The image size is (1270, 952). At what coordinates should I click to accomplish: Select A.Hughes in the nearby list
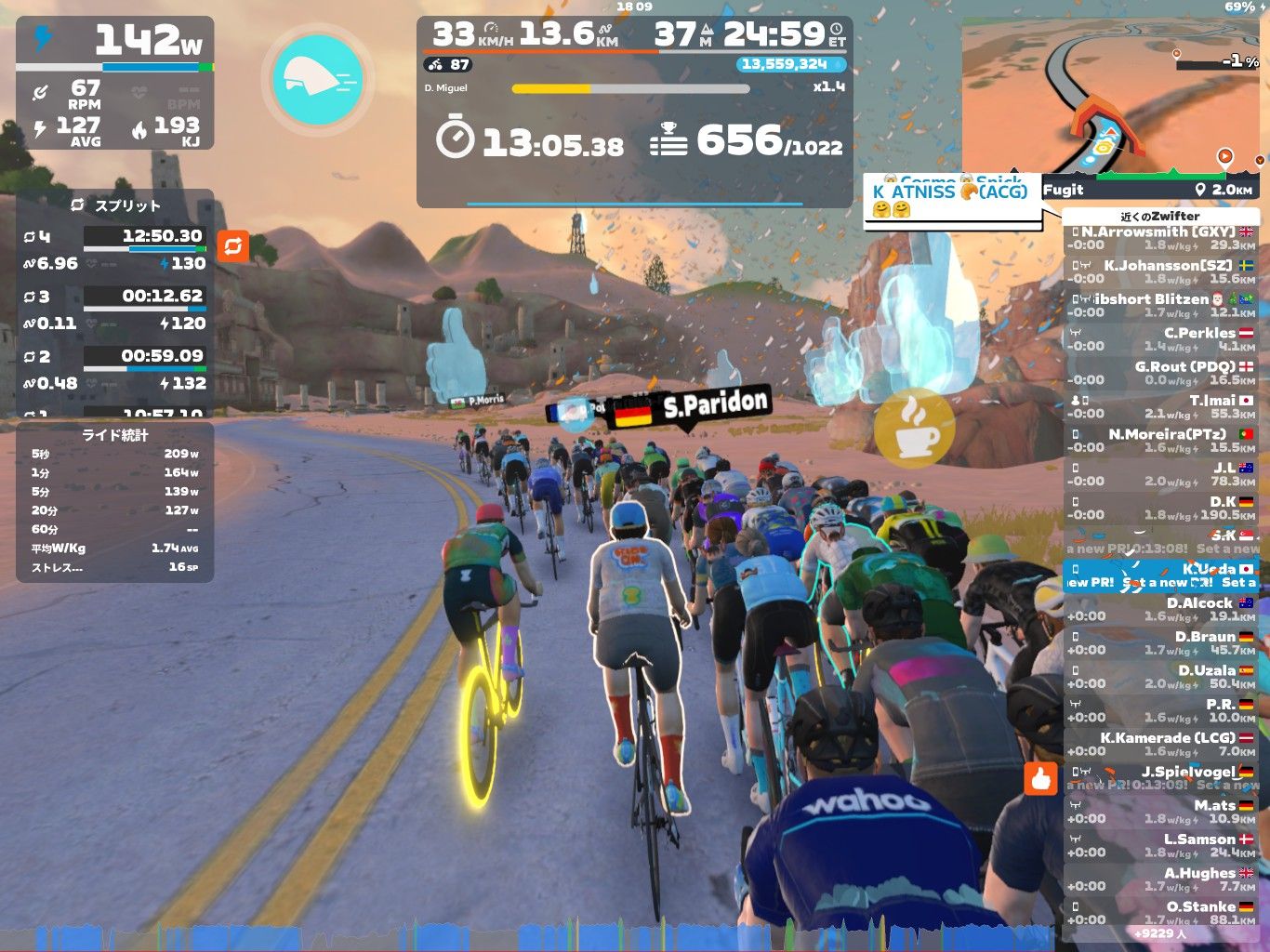[1160, 879]
